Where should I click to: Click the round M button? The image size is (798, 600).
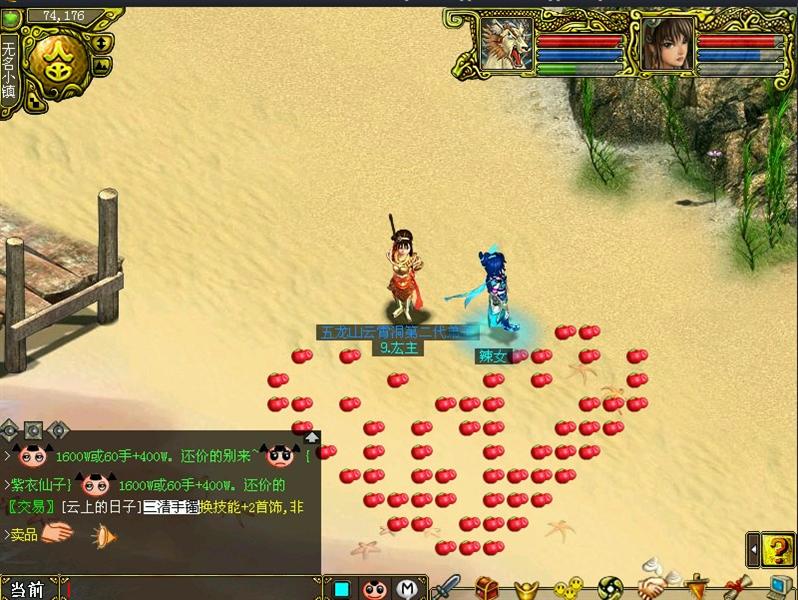406,588
